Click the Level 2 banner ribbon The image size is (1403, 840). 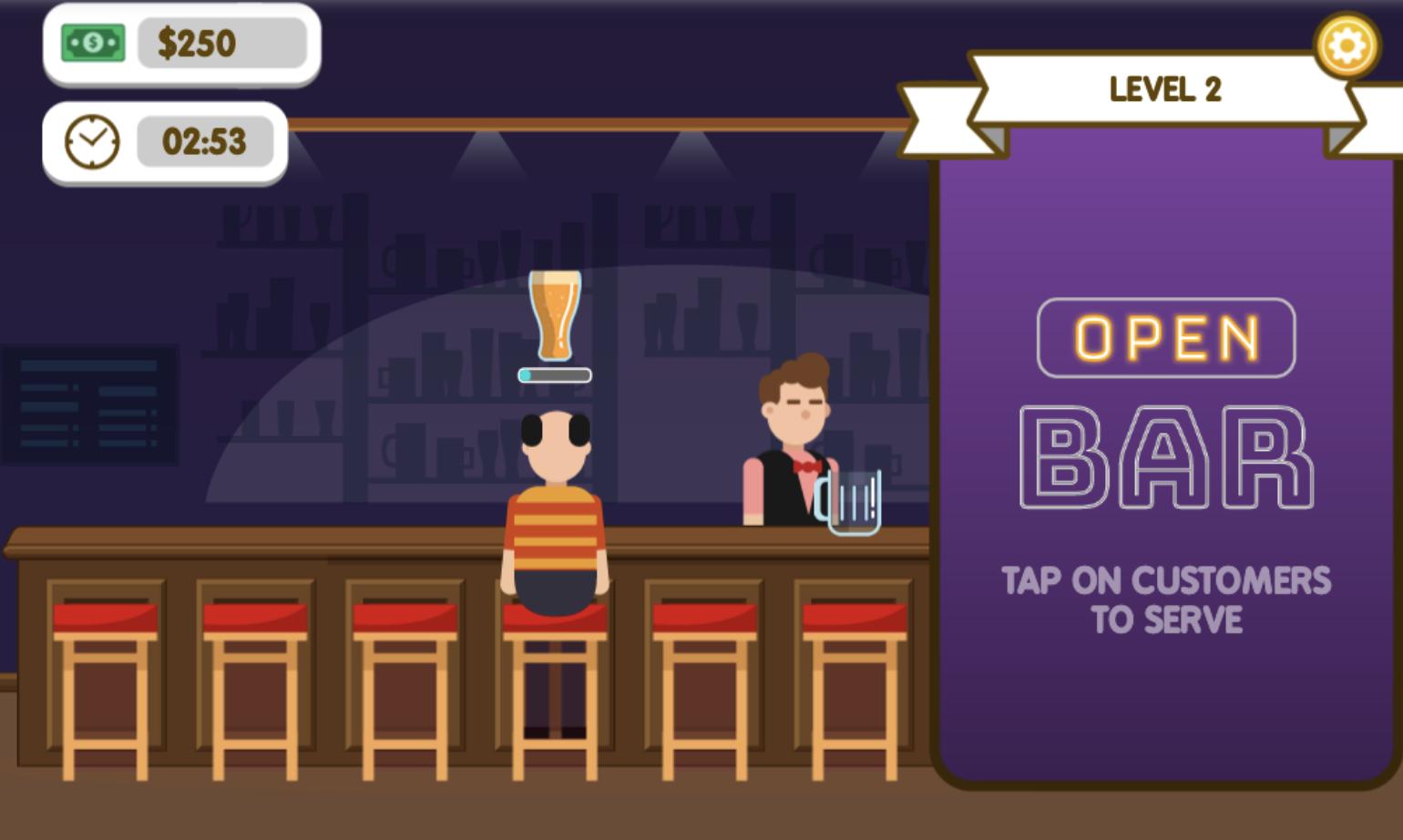(1164, 89)
